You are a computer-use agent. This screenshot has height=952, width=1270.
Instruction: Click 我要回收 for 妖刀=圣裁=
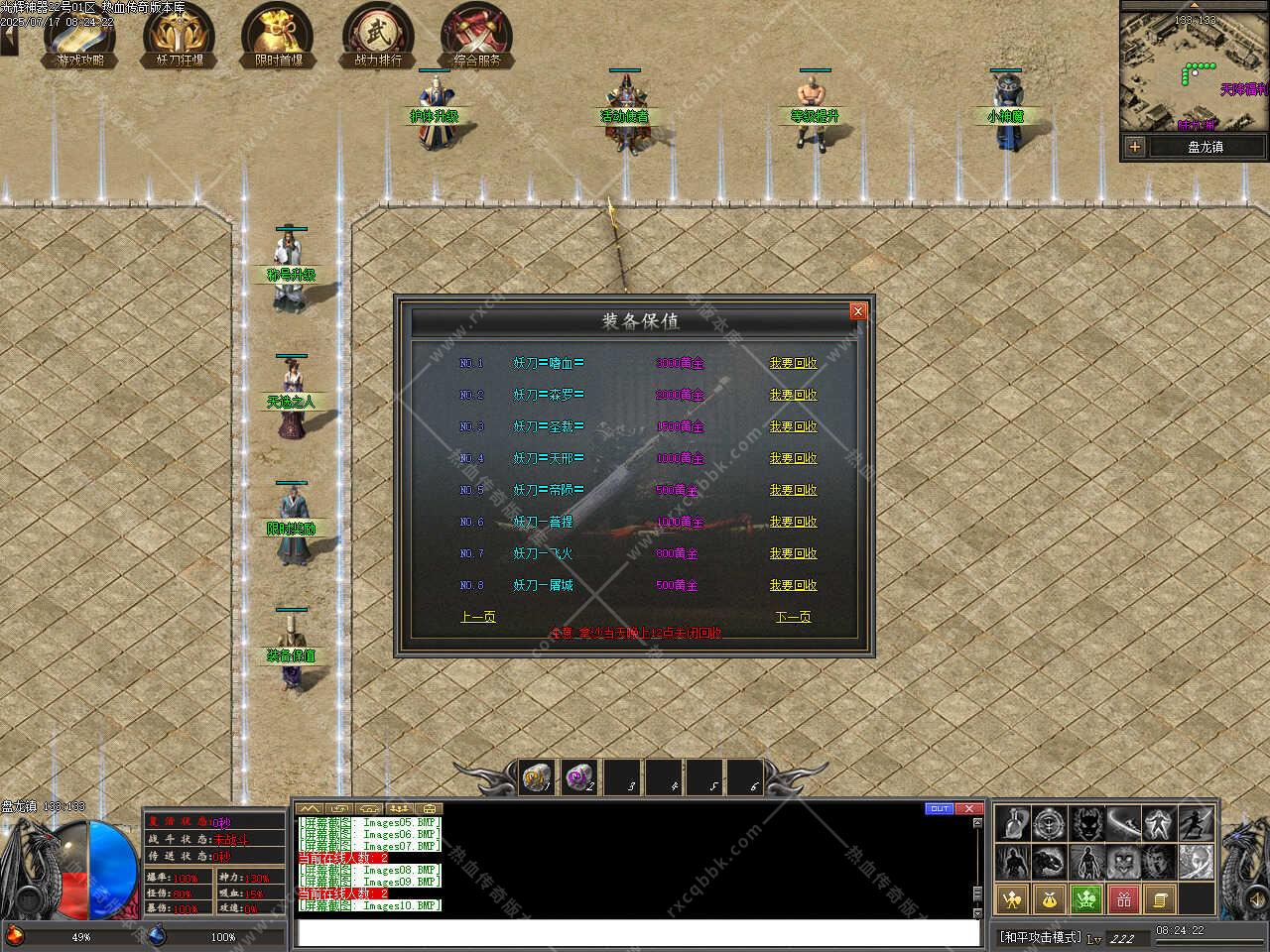click(x=793, y=426)
